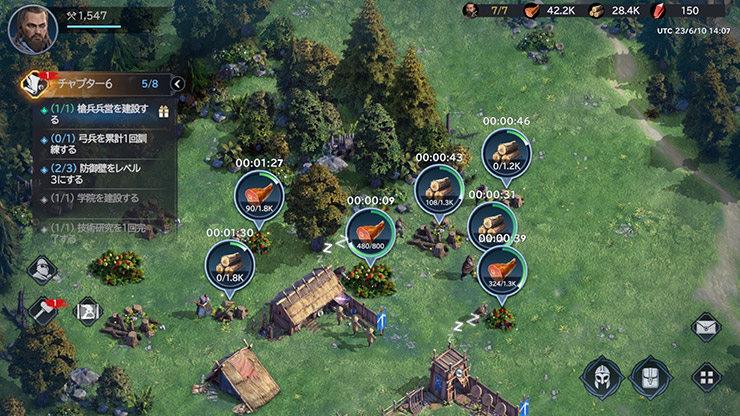Open the mail envelope inbox
The image size is (740, 416).
[706, 326]
